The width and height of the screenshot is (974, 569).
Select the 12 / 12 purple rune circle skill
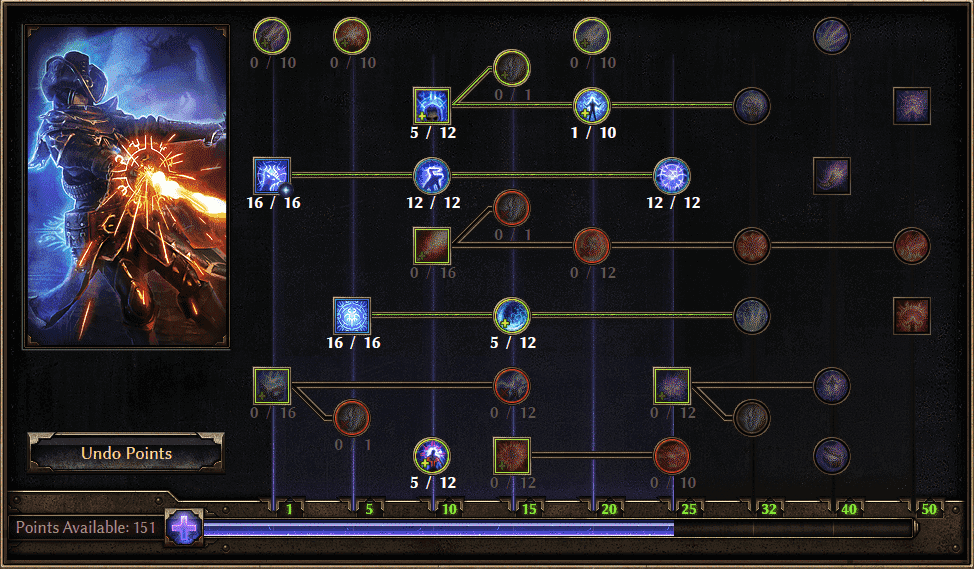672,176
